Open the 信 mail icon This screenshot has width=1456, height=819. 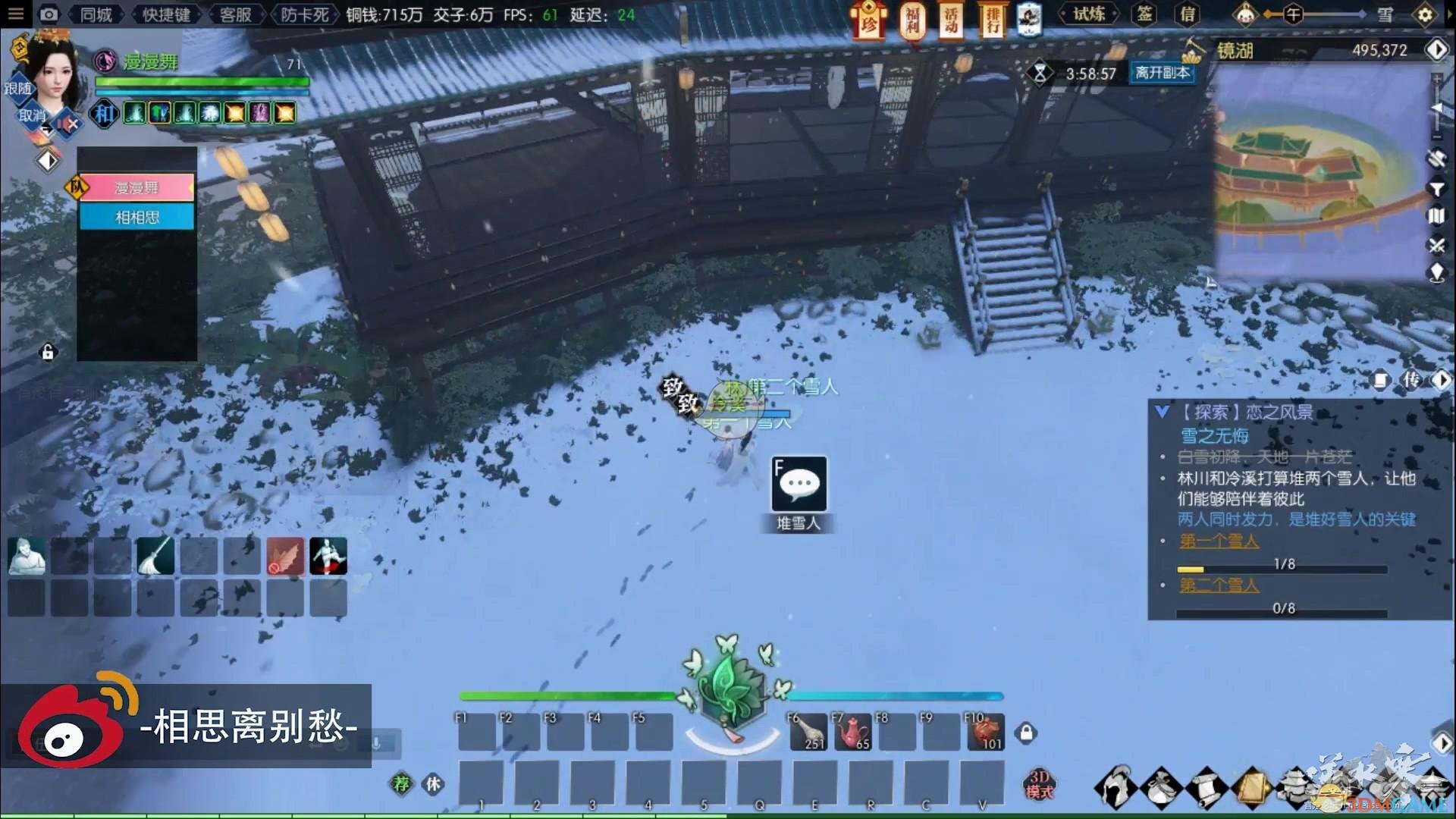coord(1188,14)
